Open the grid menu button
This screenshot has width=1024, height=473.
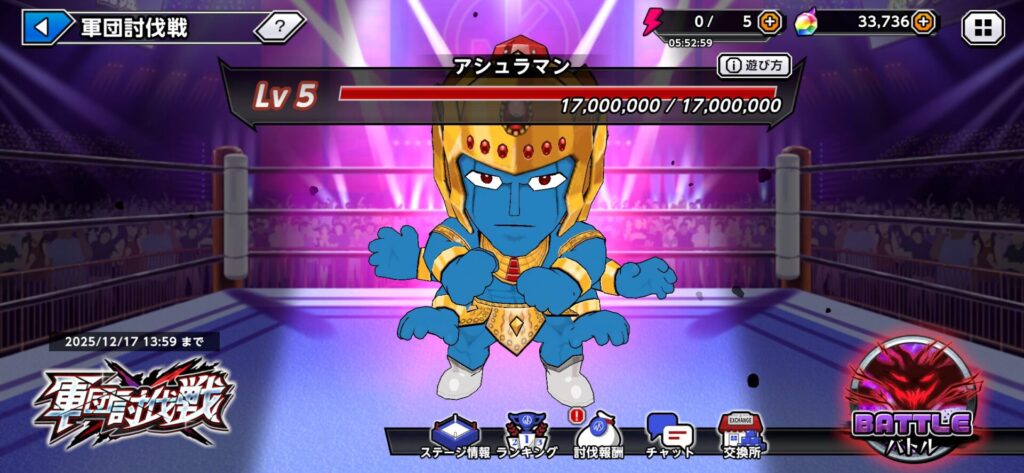coord(982,27)
